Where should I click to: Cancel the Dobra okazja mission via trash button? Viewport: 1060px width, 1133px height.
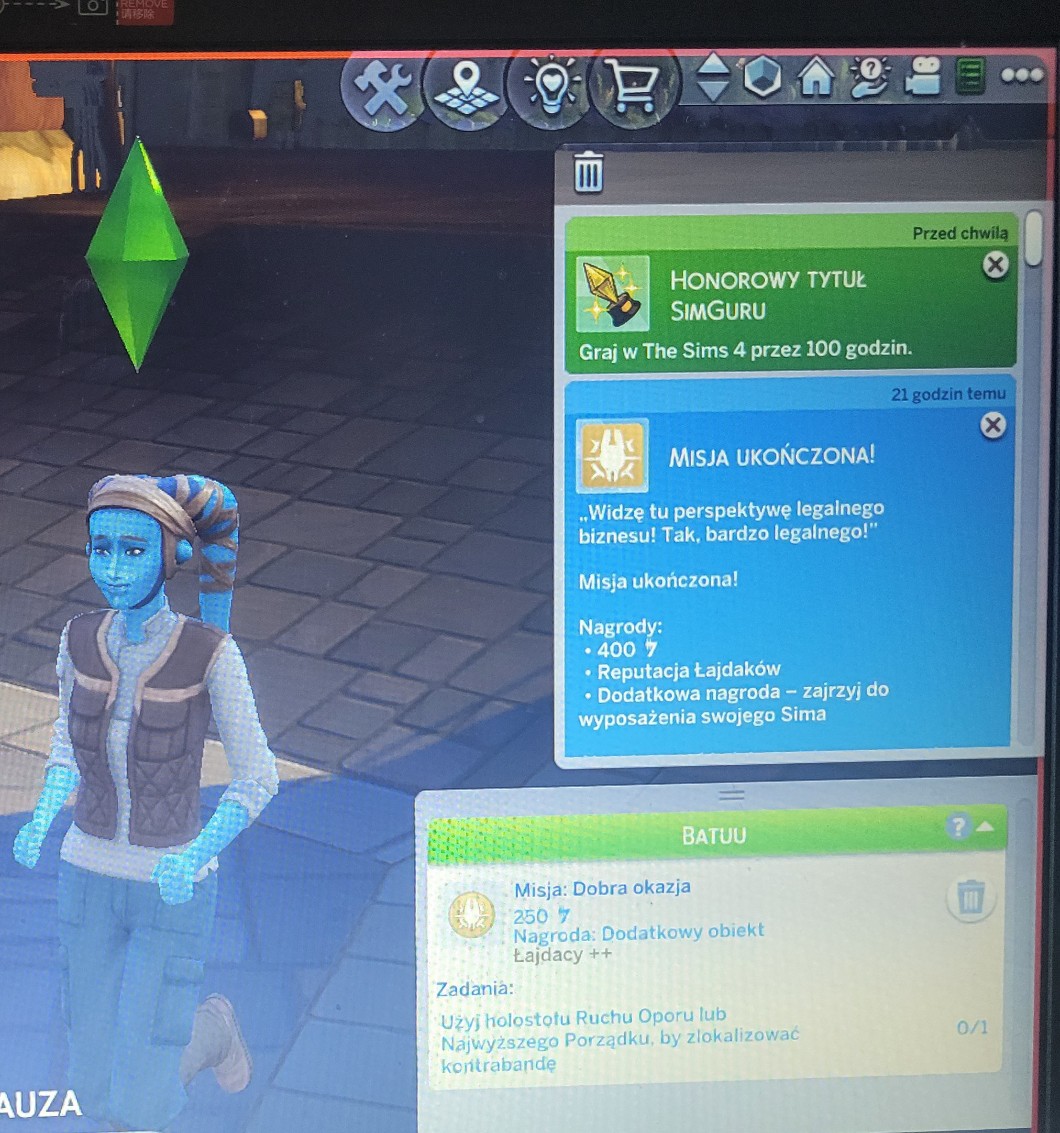coord(968,899)
